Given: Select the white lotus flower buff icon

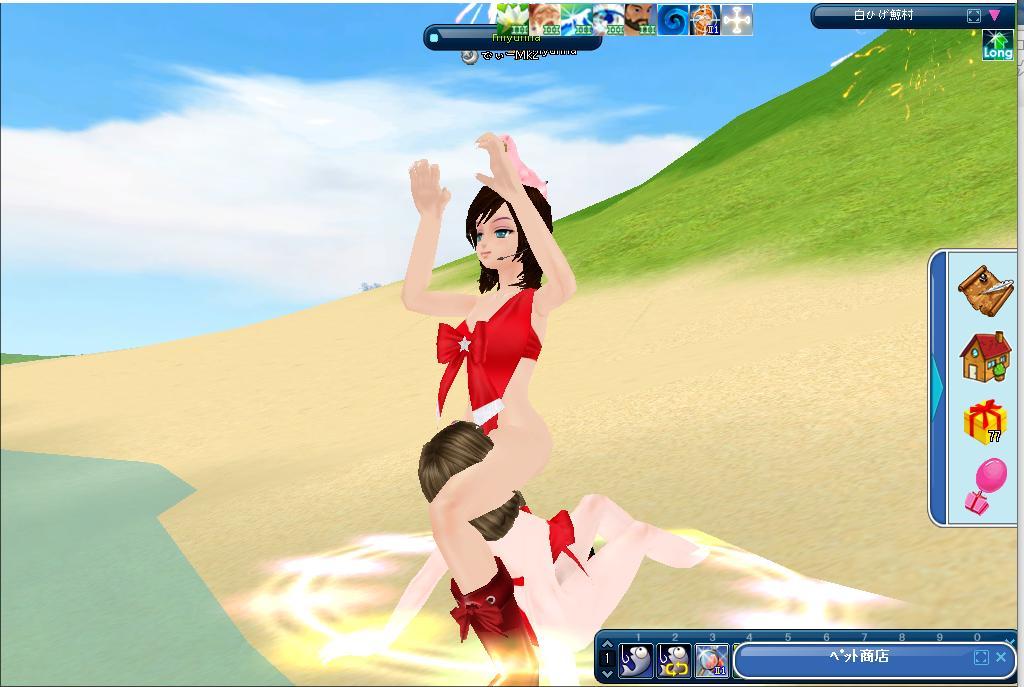Looking at the screenshot, I should coord(512,19).
